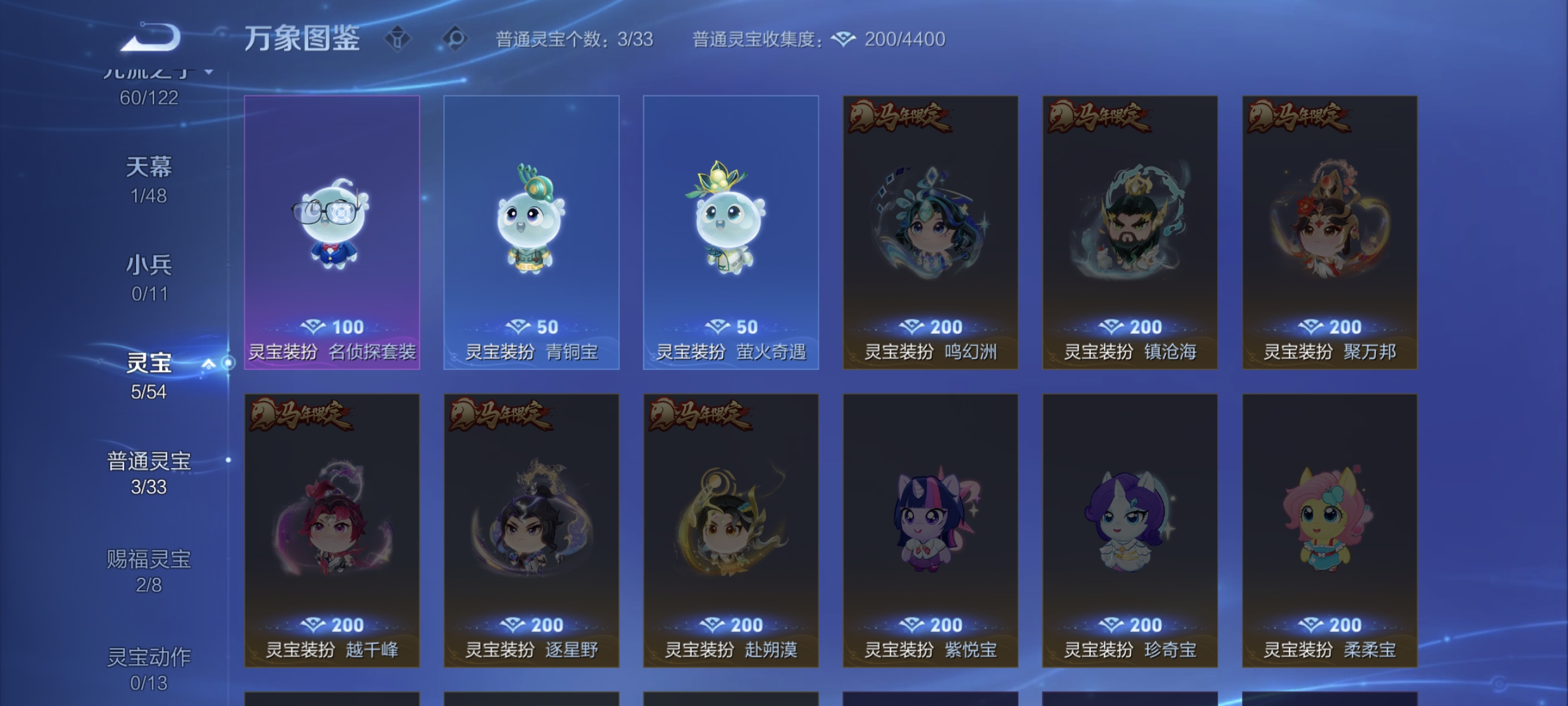This screenshot has width=1568, height=706.
Task: Open the search icon in the top bar
Action: [x=457, y=39]
